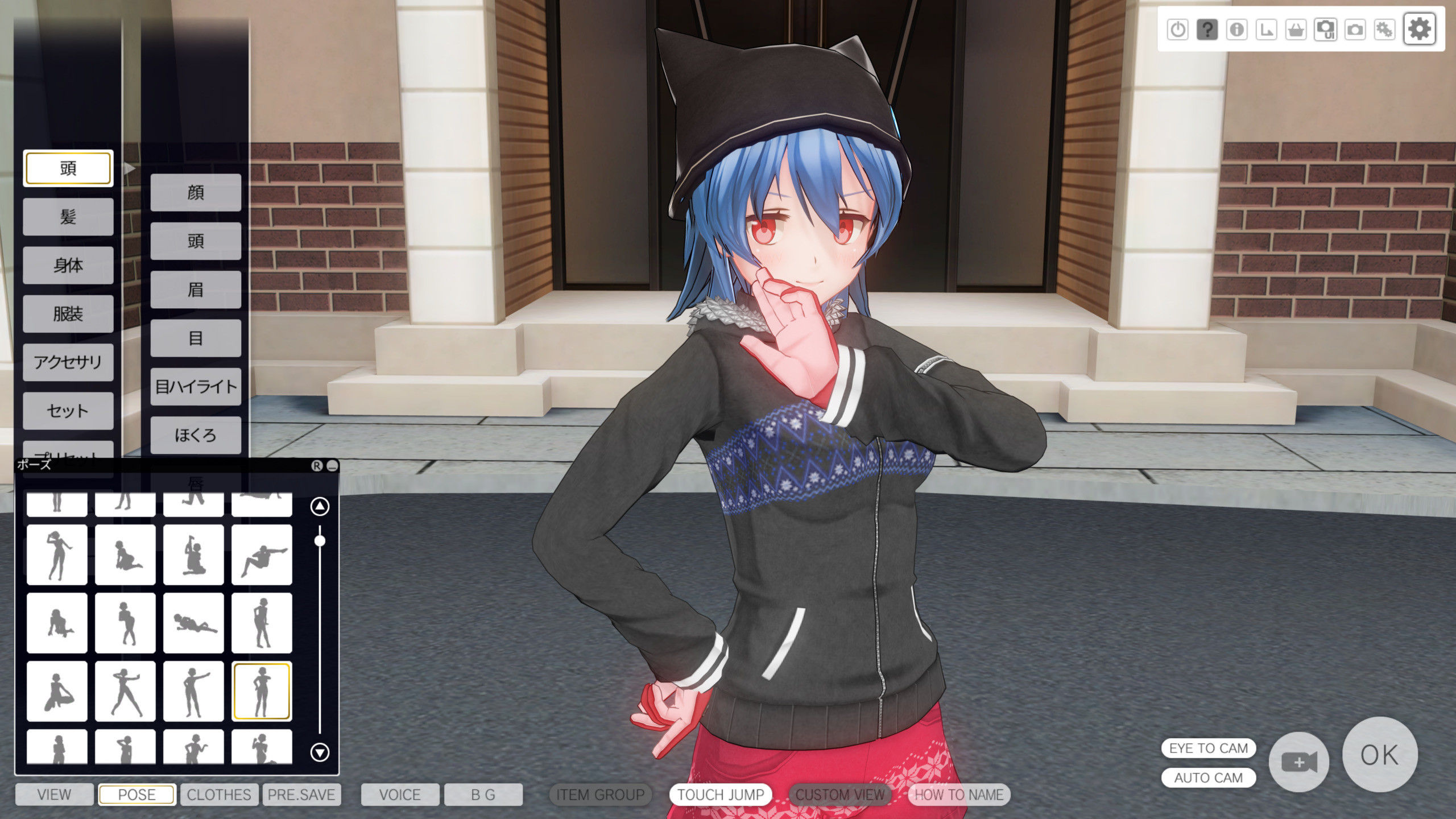Screen dimensions: 1456x819
Task: Open the 身体 body category
Action: [x=68, y=265]
